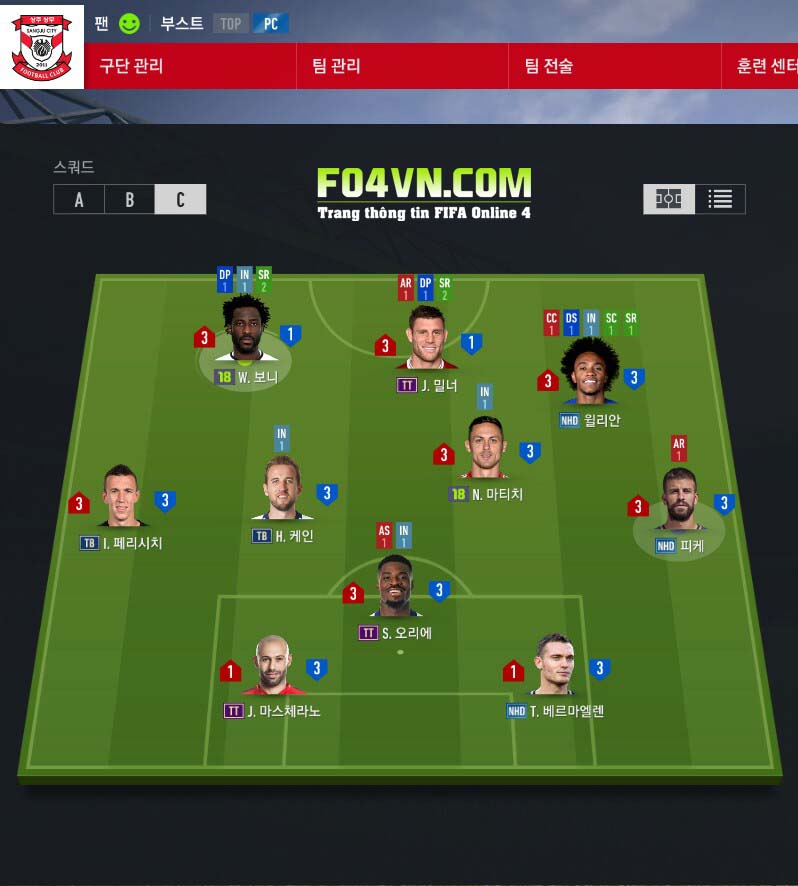Select squad C tab
The width and height of the screenshot is (798, 886).
click(181, 200)
